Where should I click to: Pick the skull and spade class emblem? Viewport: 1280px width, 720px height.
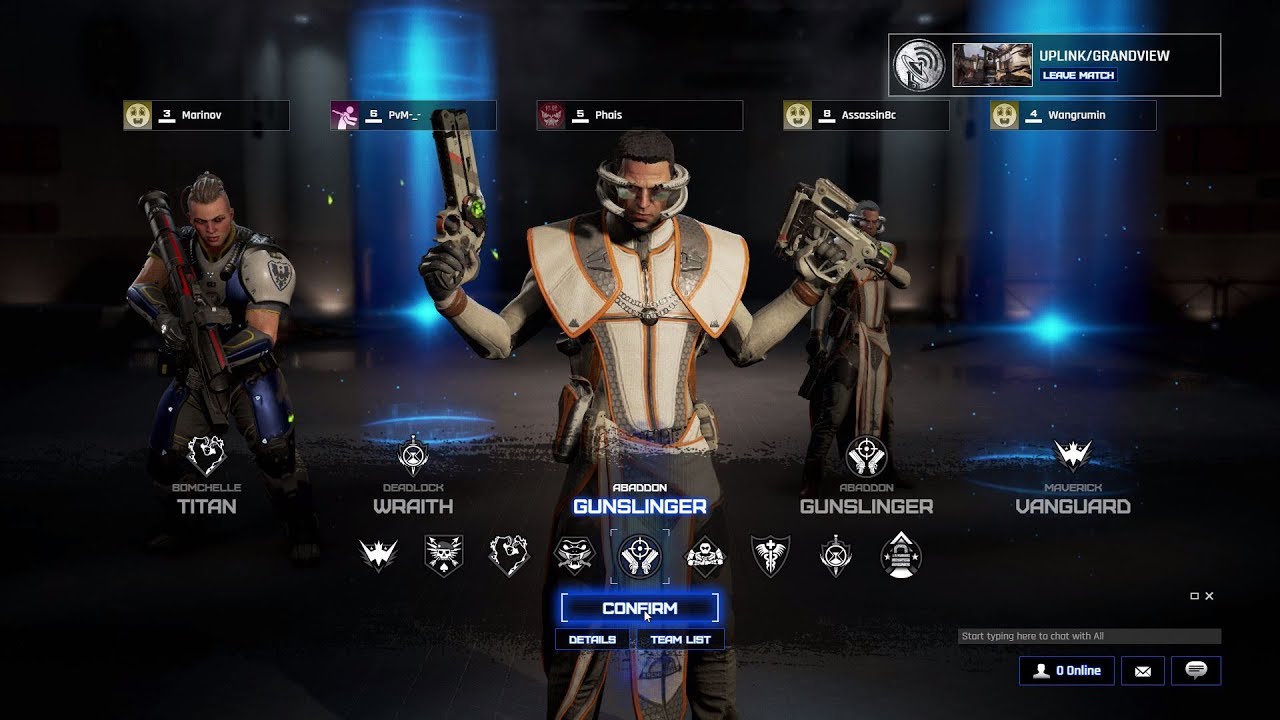444,556
